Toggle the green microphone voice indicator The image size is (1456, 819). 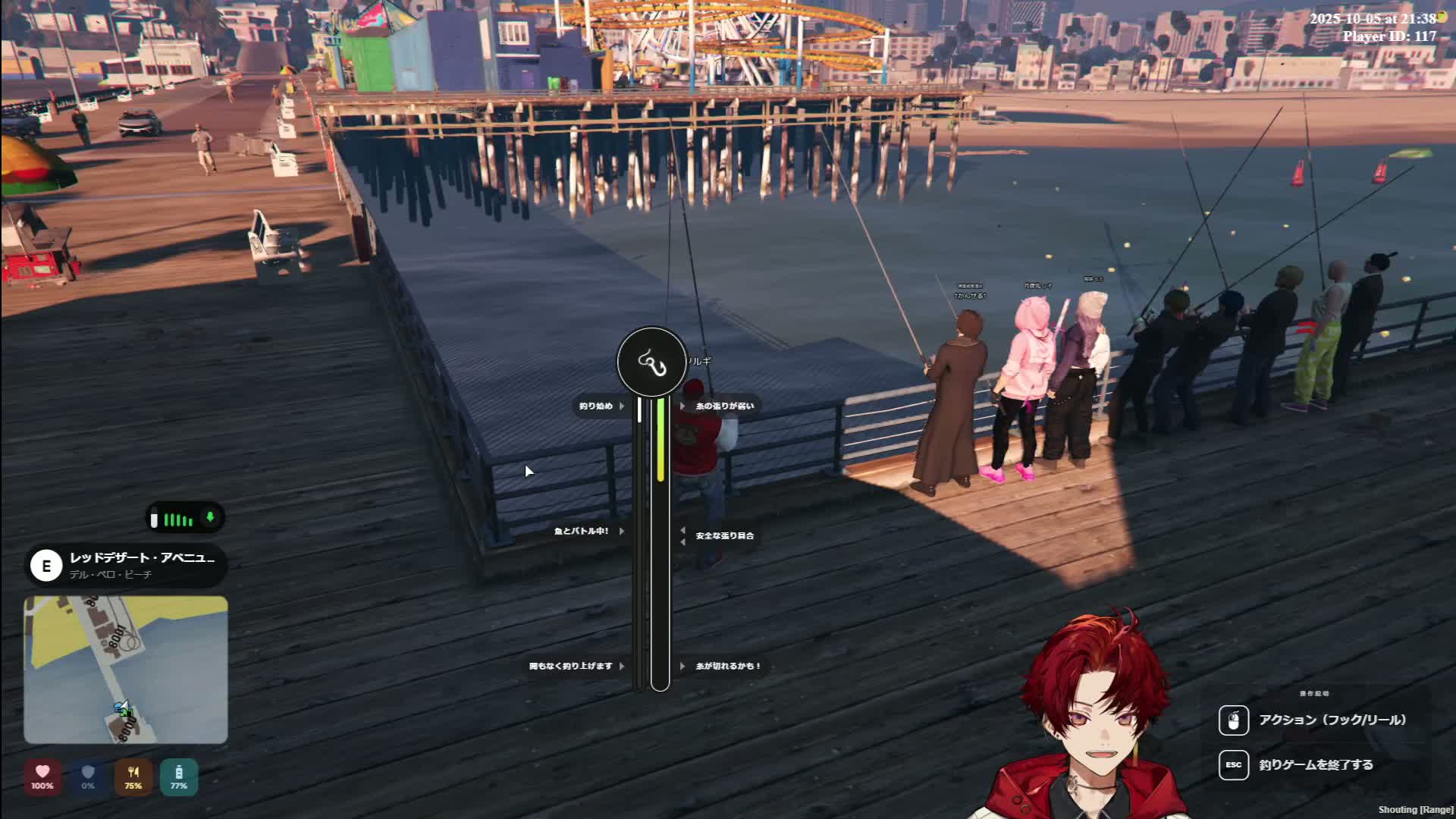click(210, 518)
